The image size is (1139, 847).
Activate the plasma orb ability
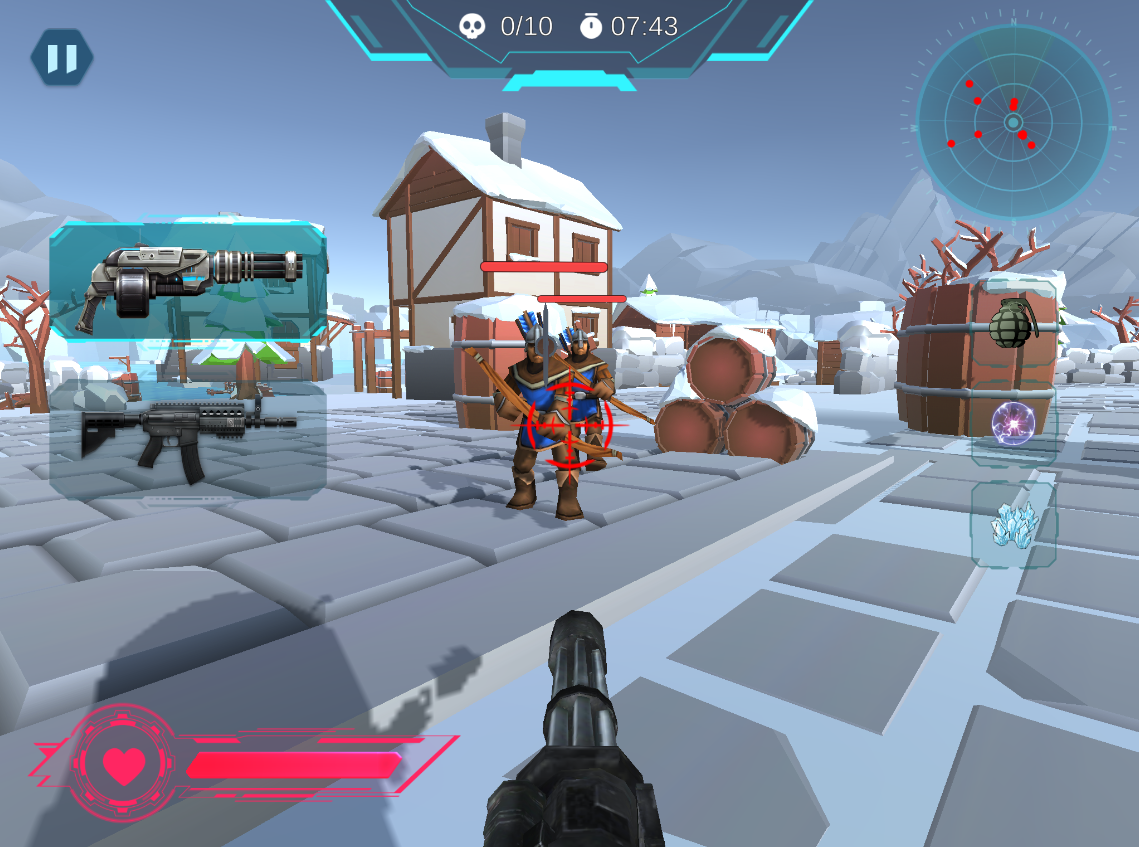pos(1012,423)
